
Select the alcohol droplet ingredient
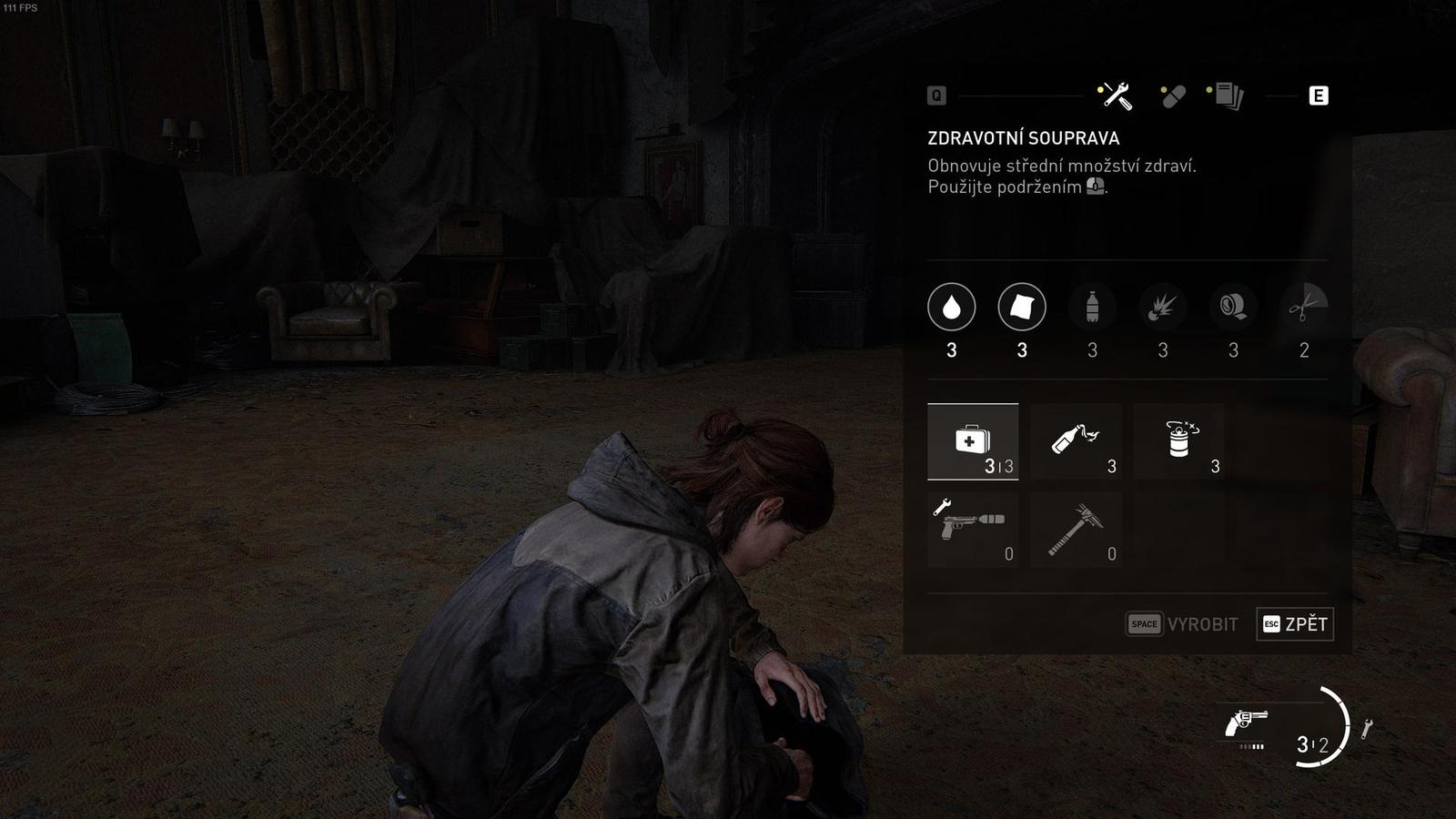pos(951,308)
